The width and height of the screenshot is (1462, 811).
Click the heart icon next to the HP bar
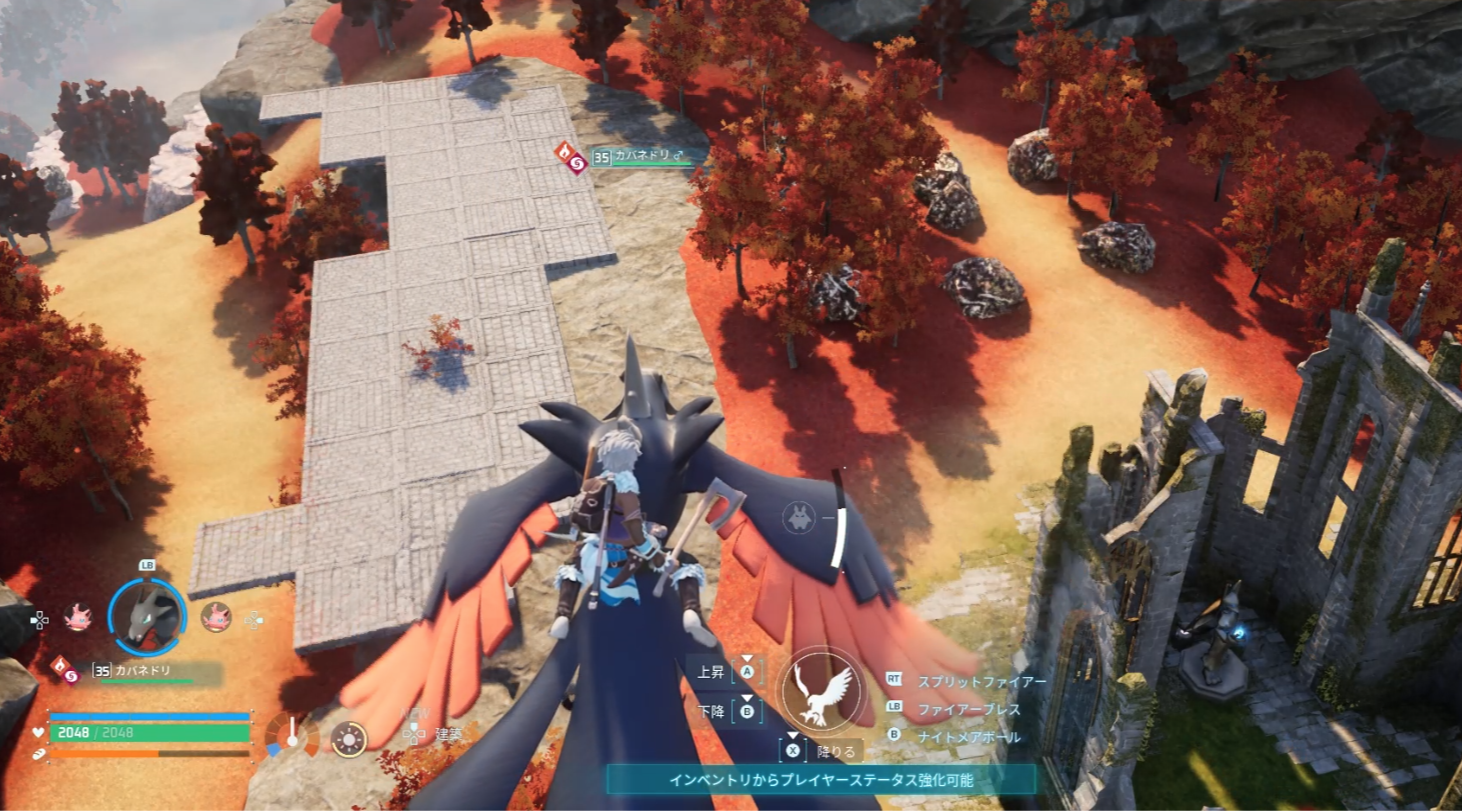[38, 732]
